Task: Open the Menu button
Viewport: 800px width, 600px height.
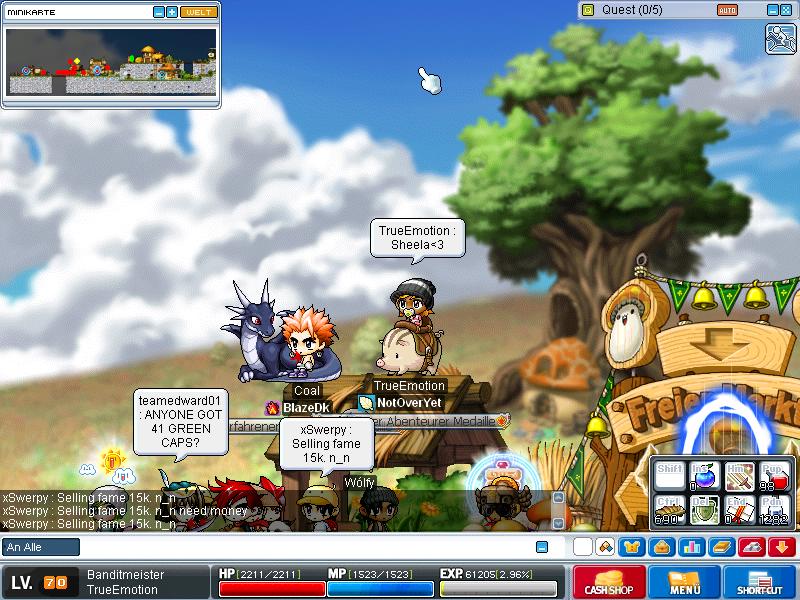Action: click(x=685, y=582)
